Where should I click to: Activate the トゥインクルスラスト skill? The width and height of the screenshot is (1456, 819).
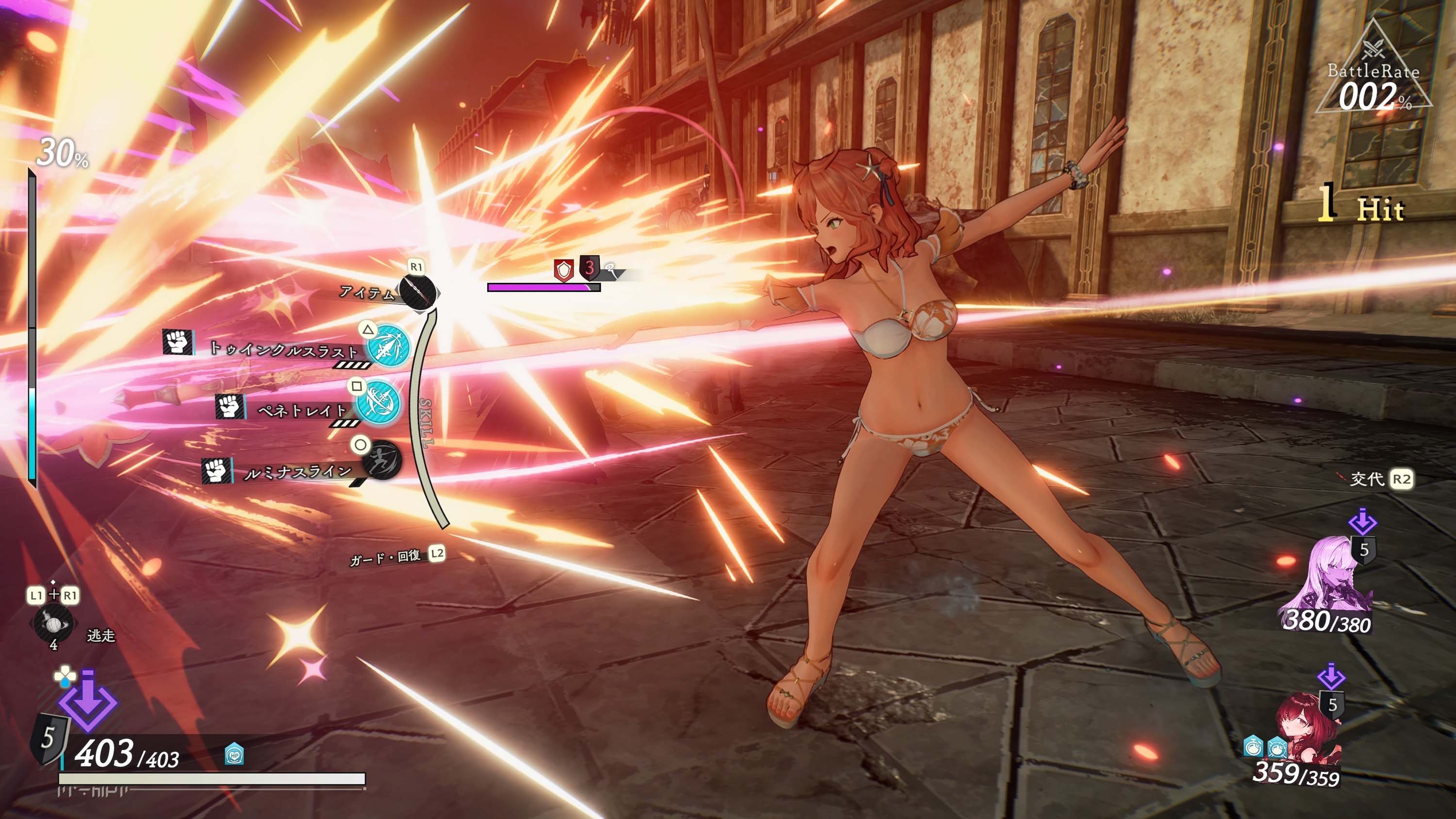tap(388, 345)
